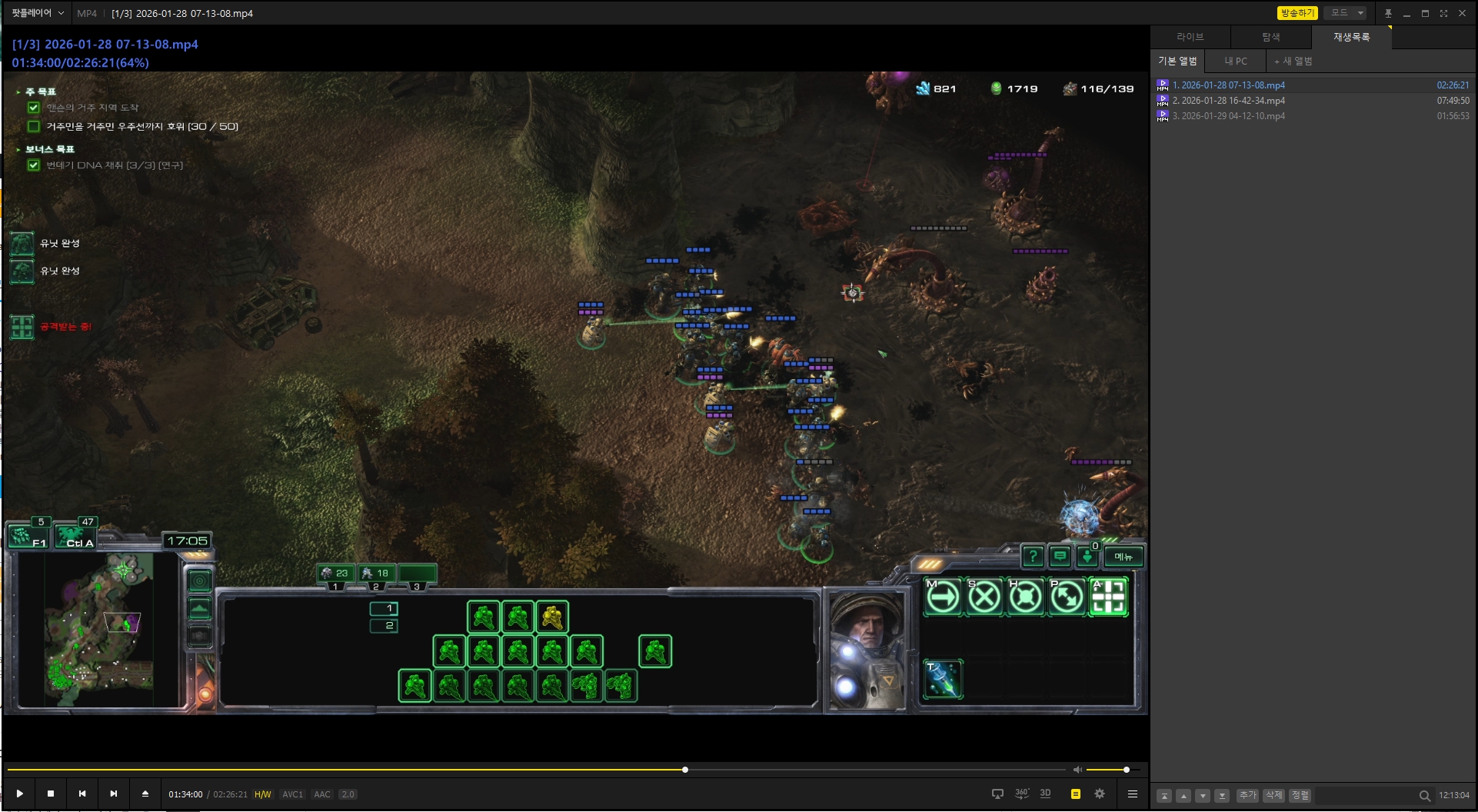Play the paused video
This screenshot has width=1478, height=812.
(x=20, y=794)
